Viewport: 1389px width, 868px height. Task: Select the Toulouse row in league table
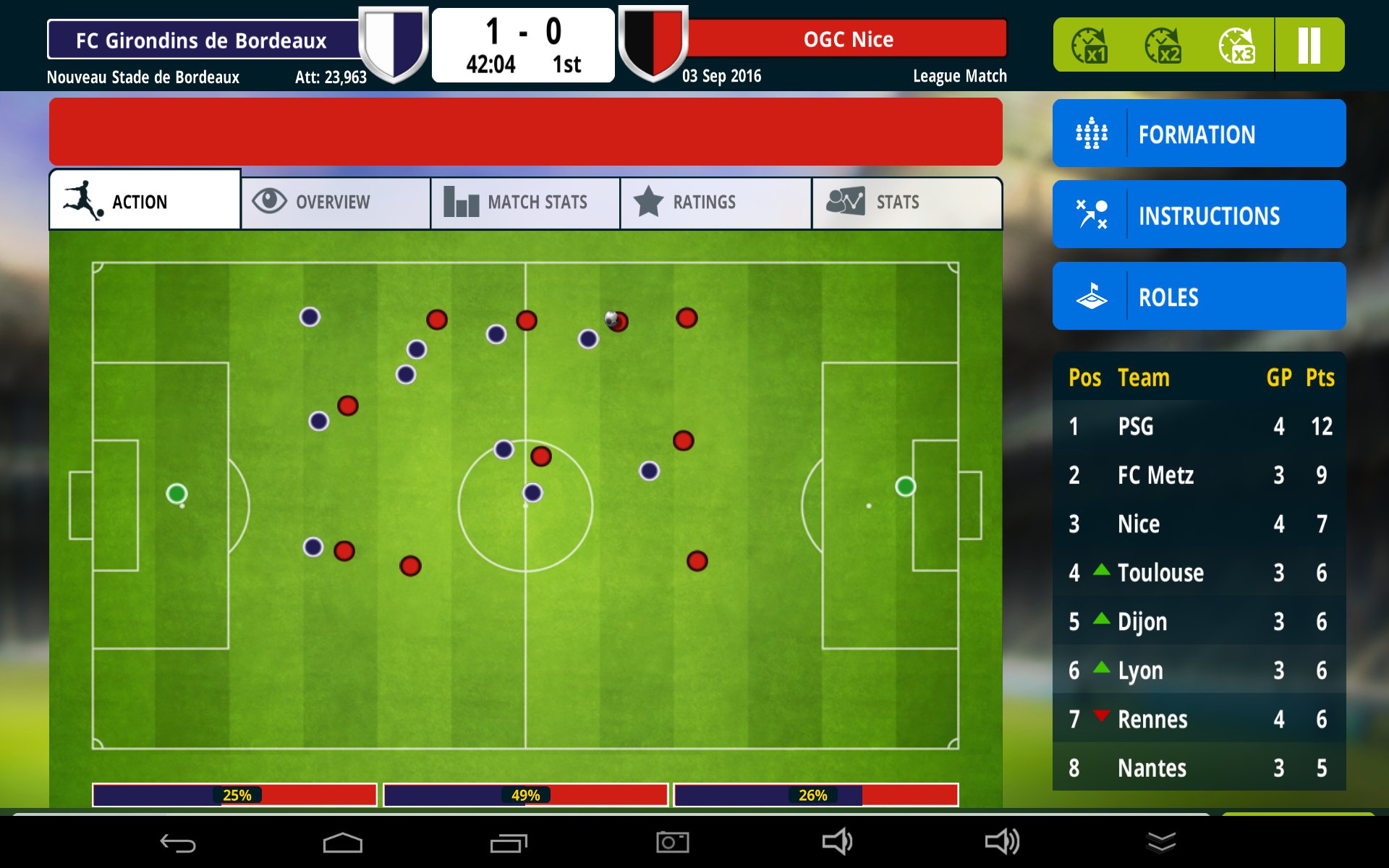1199,572
